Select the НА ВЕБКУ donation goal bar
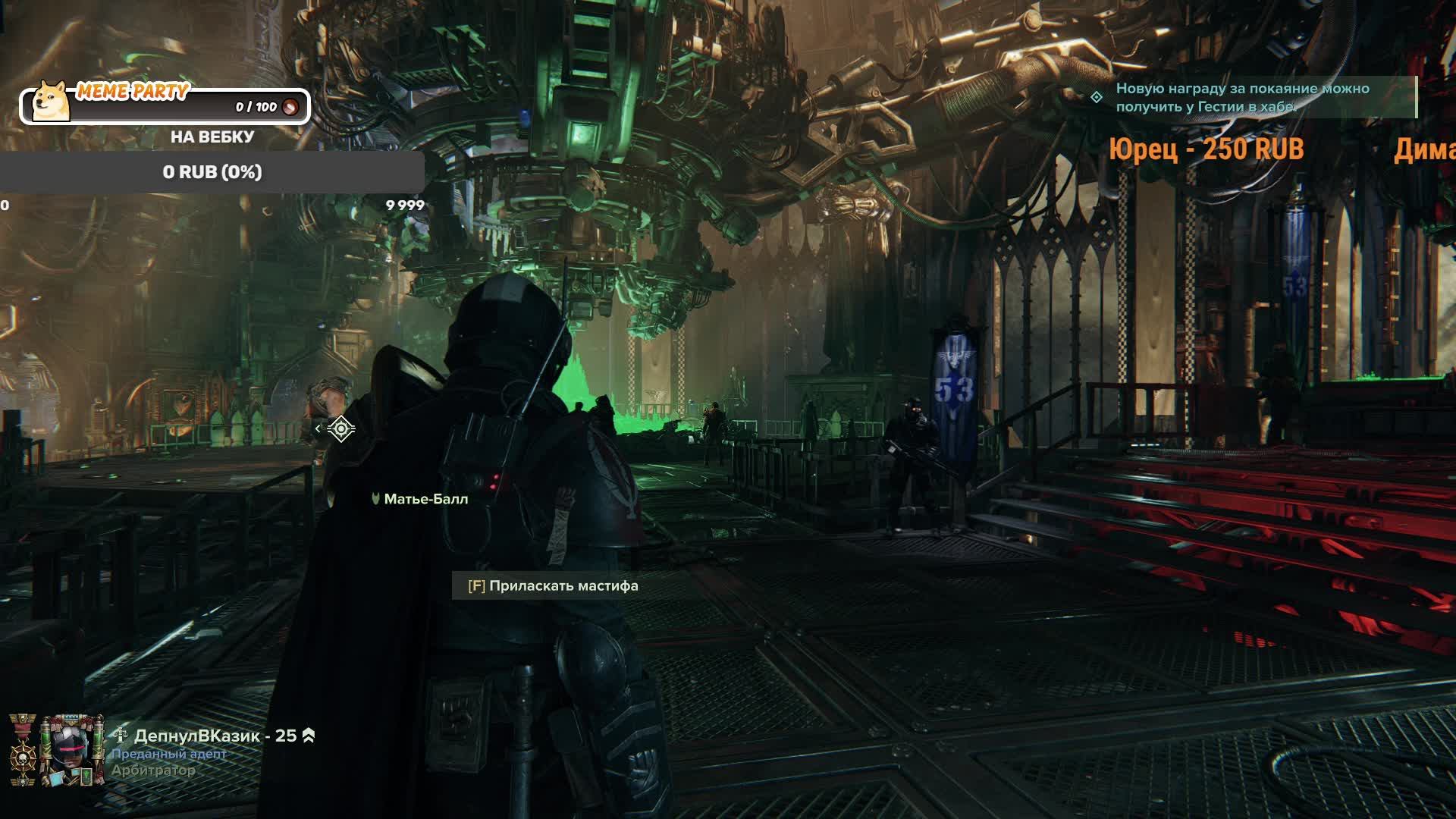 coord(212,172)
